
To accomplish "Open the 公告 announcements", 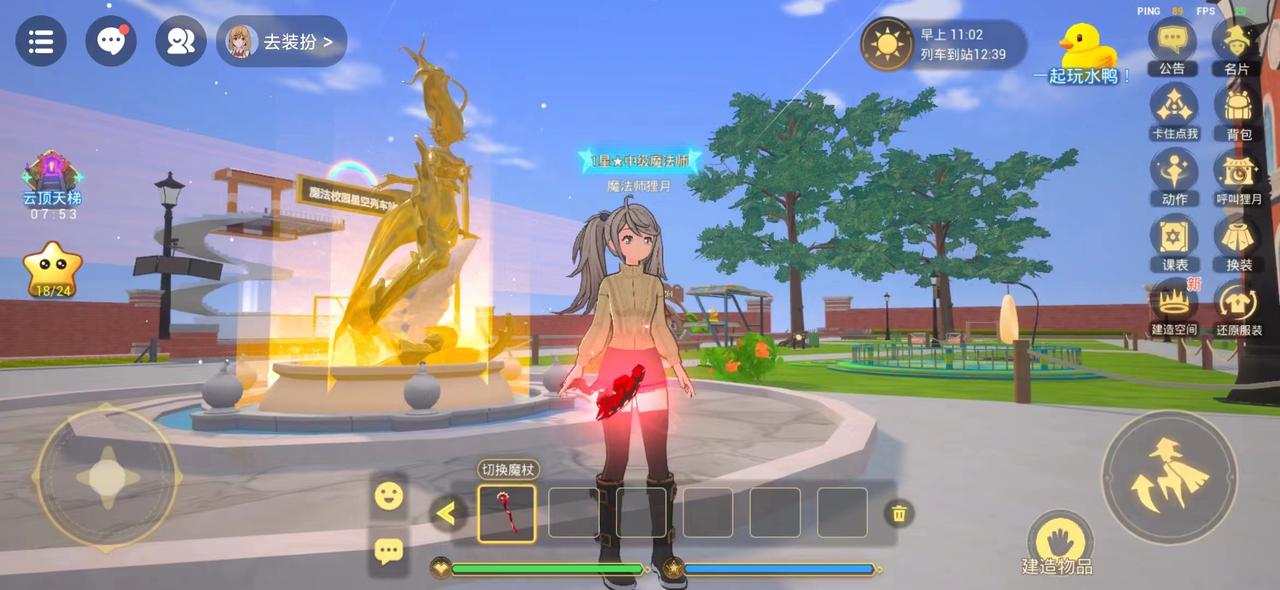I will [x=1172, y=45].
